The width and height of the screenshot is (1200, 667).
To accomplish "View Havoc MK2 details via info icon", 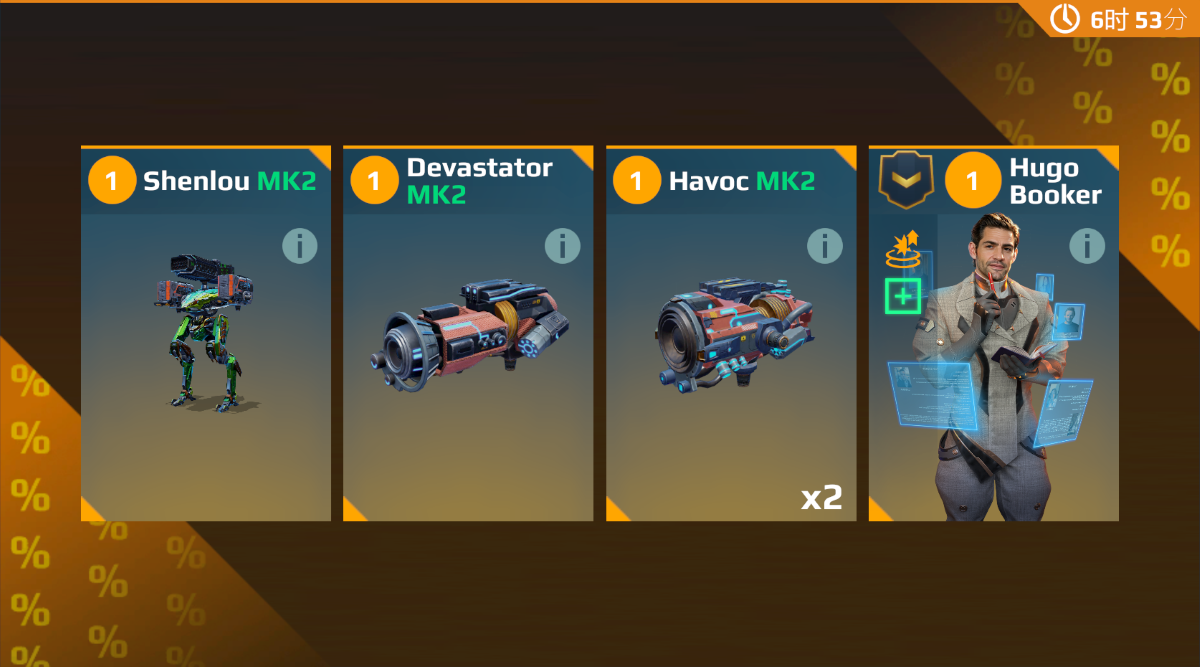I will (824, 246).
